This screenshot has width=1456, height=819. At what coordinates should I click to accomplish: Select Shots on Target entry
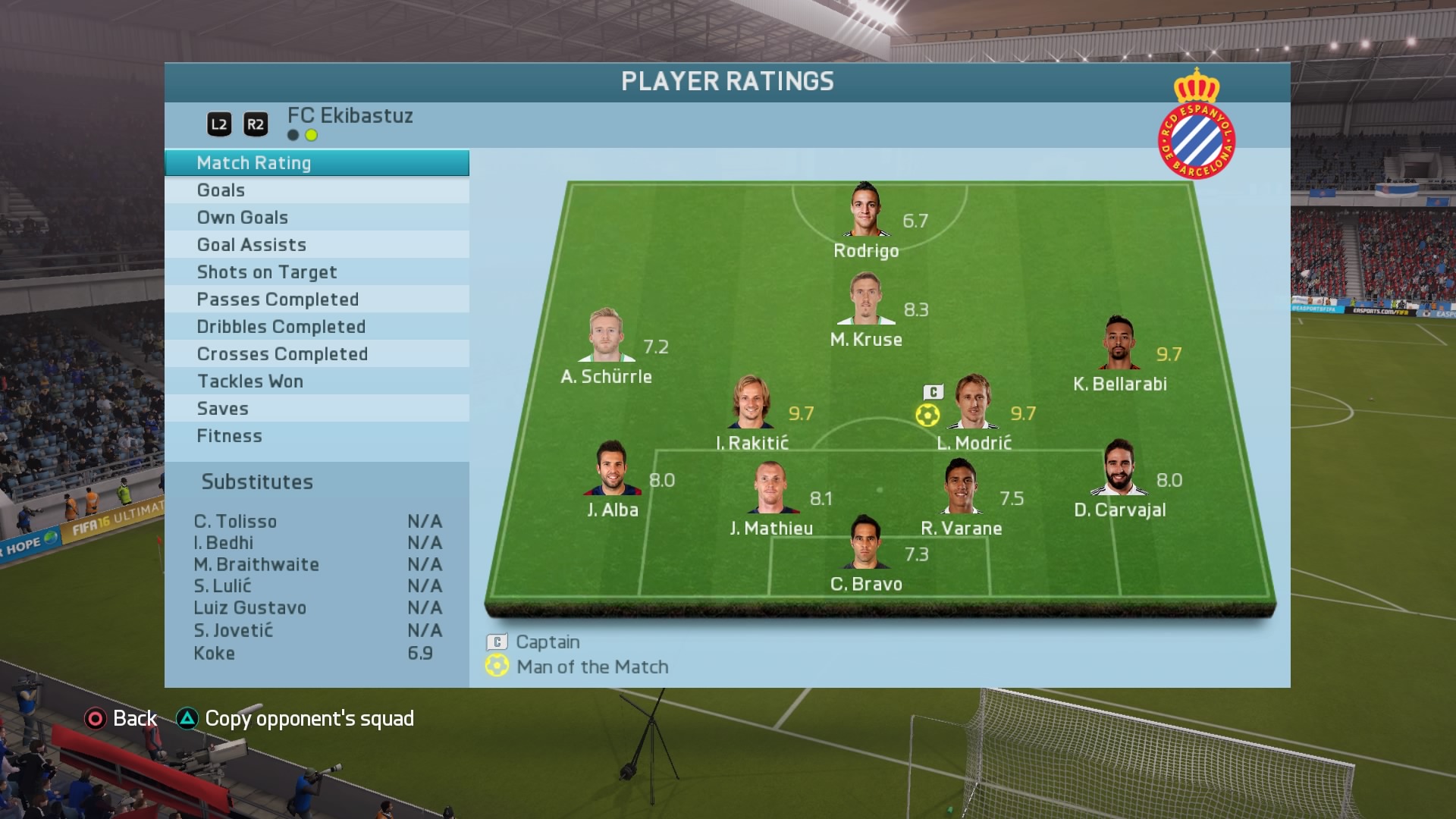tap(316, 272)
